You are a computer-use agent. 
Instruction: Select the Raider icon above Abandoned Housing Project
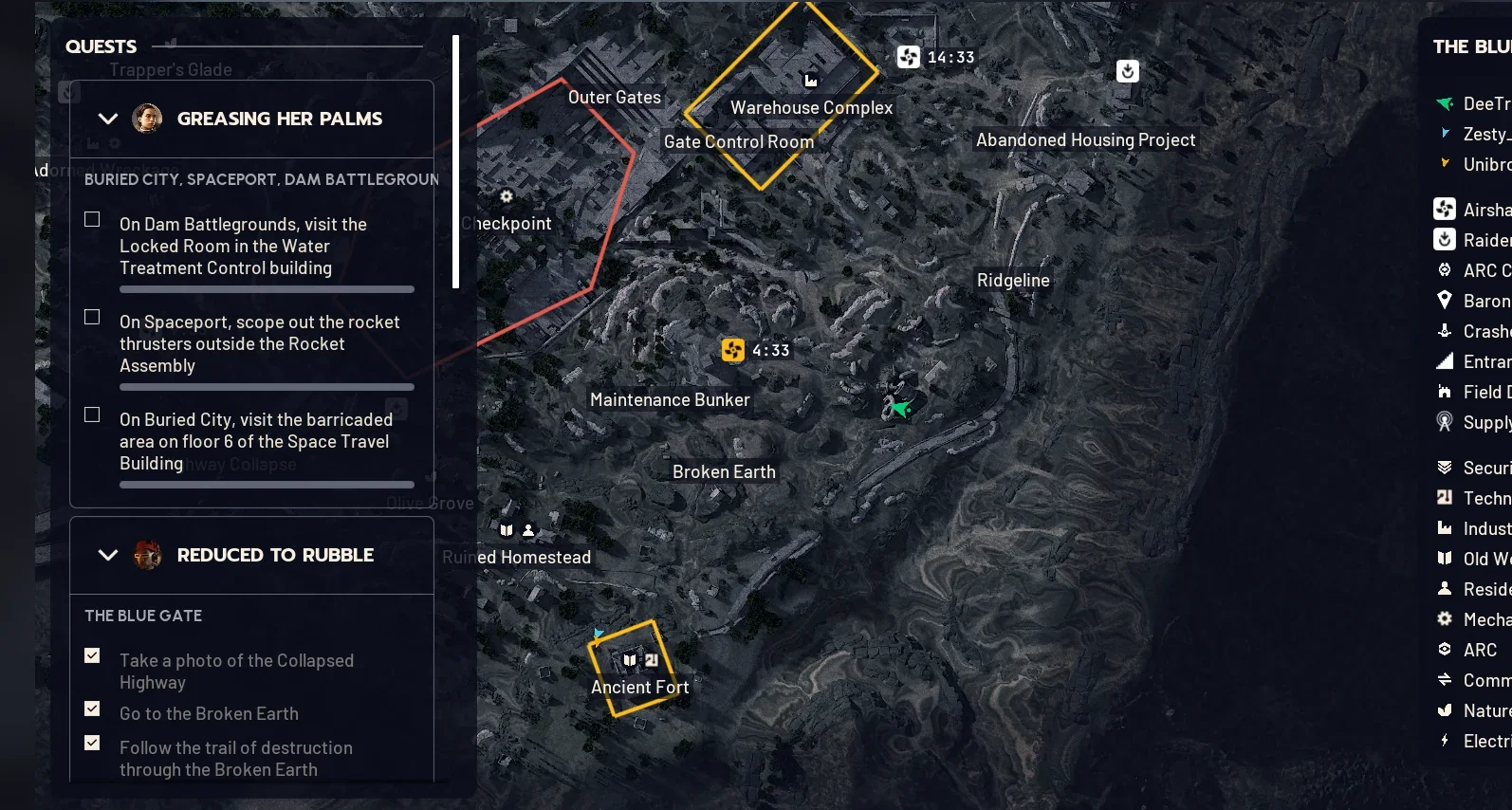1126,71
